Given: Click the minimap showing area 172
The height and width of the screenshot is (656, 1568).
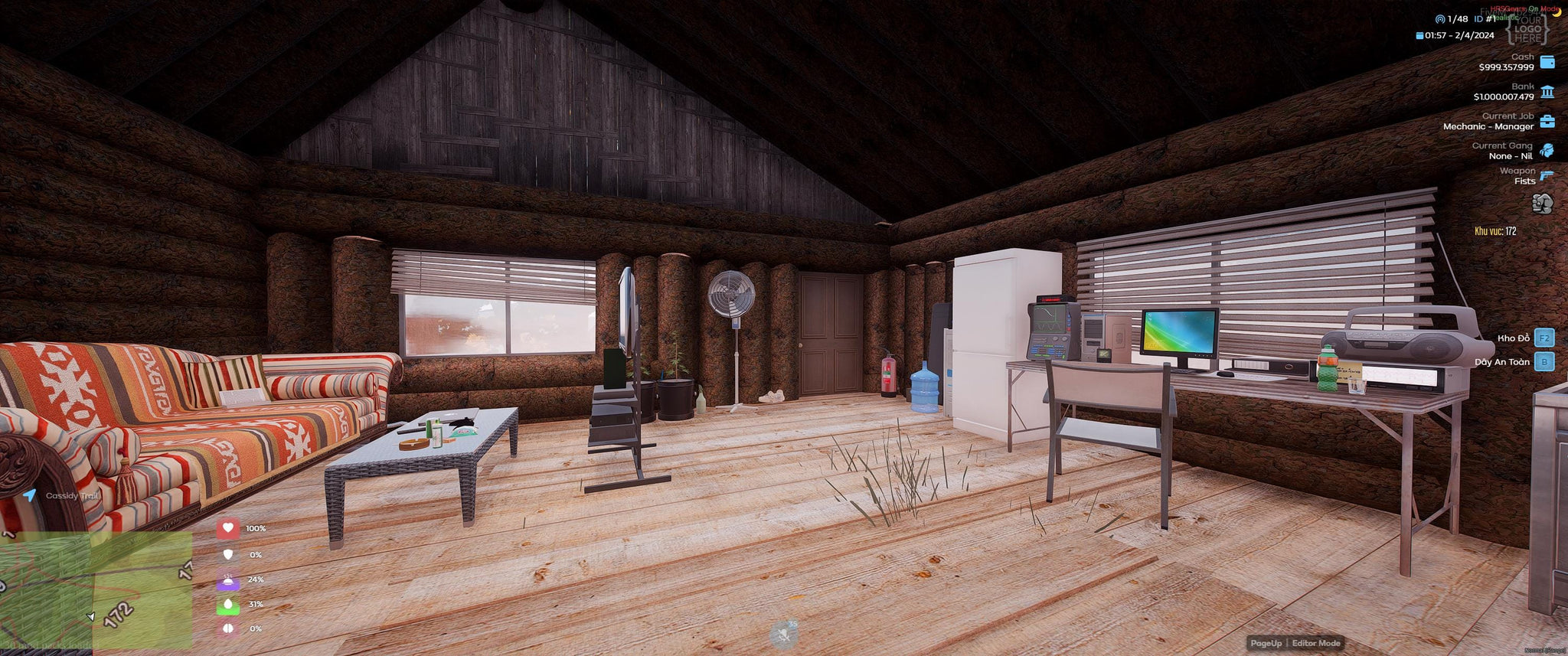Looking at the screenshot, I should click(96, 589).
